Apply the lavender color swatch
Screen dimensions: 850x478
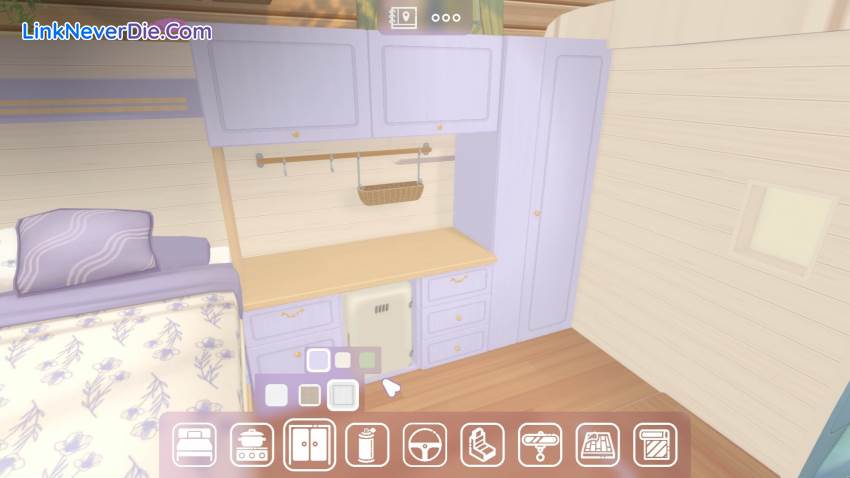(x=318, y=360)
